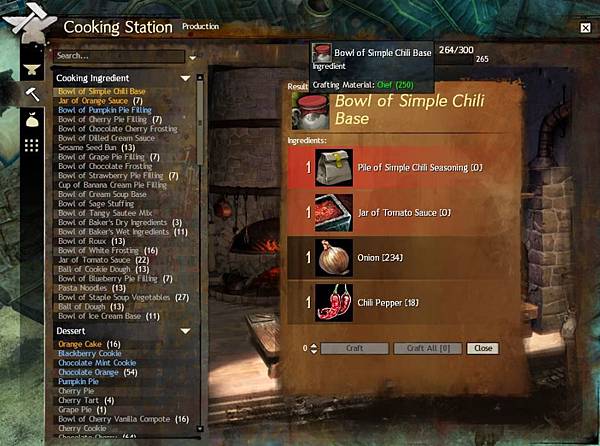Switch to the anvil discovery tab
Viewport: 600px width, 446px height.
pyautogui.click(x=32, y=70)
